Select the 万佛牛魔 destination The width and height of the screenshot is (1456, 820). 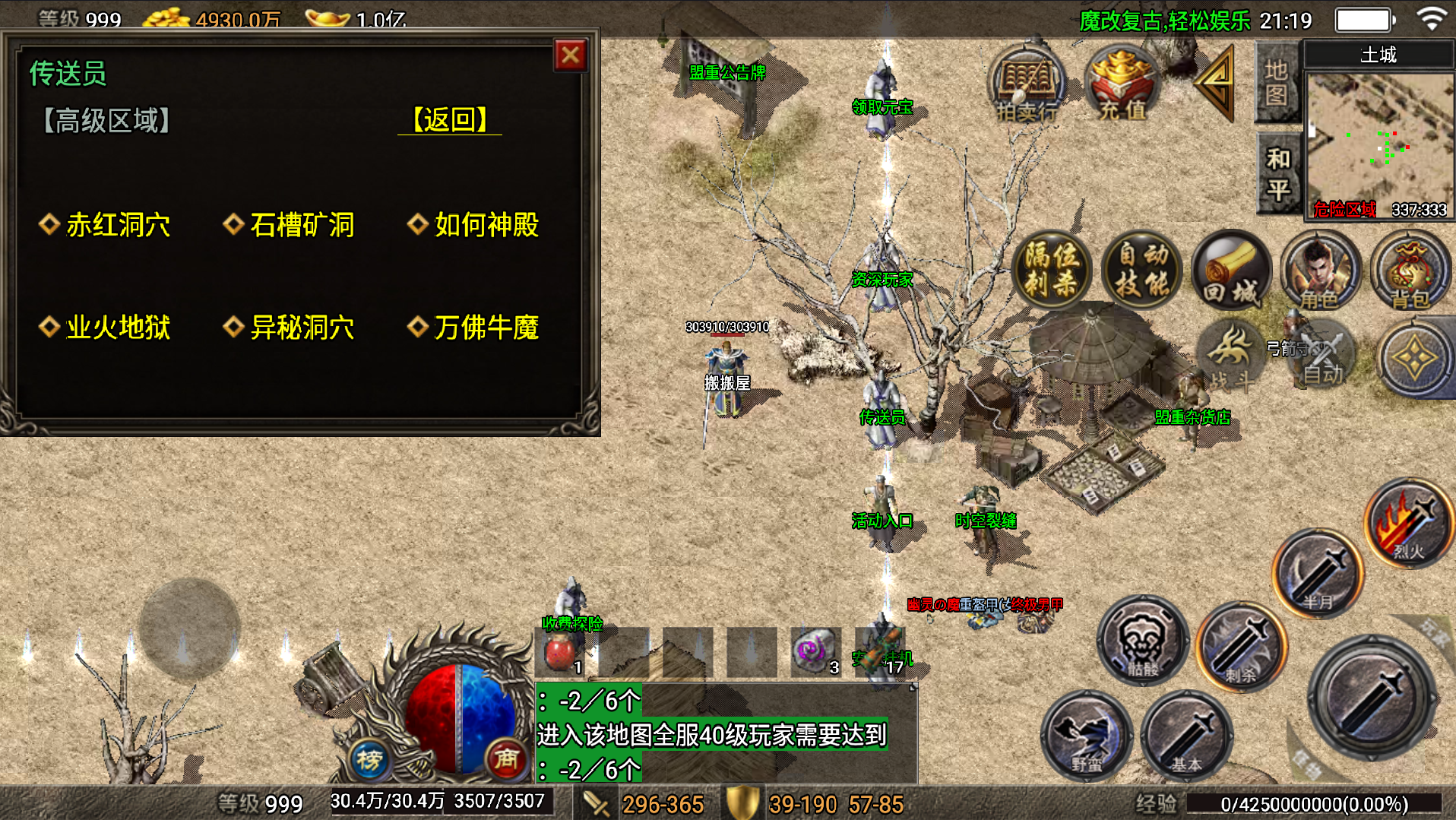486,328
